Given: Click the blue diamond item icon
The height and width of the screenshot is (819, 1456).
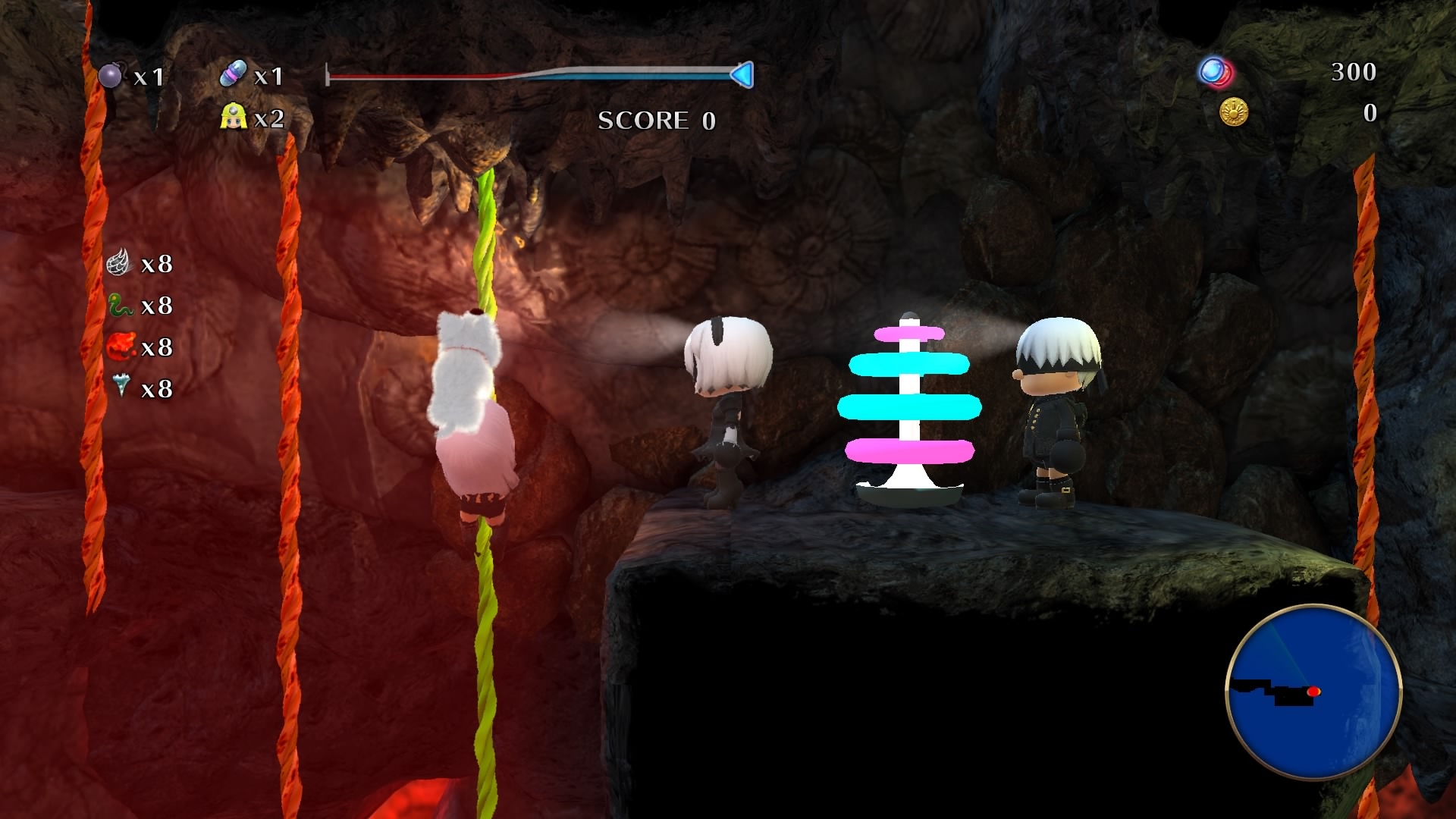Looking at the screenshot, I should point(121,386).
